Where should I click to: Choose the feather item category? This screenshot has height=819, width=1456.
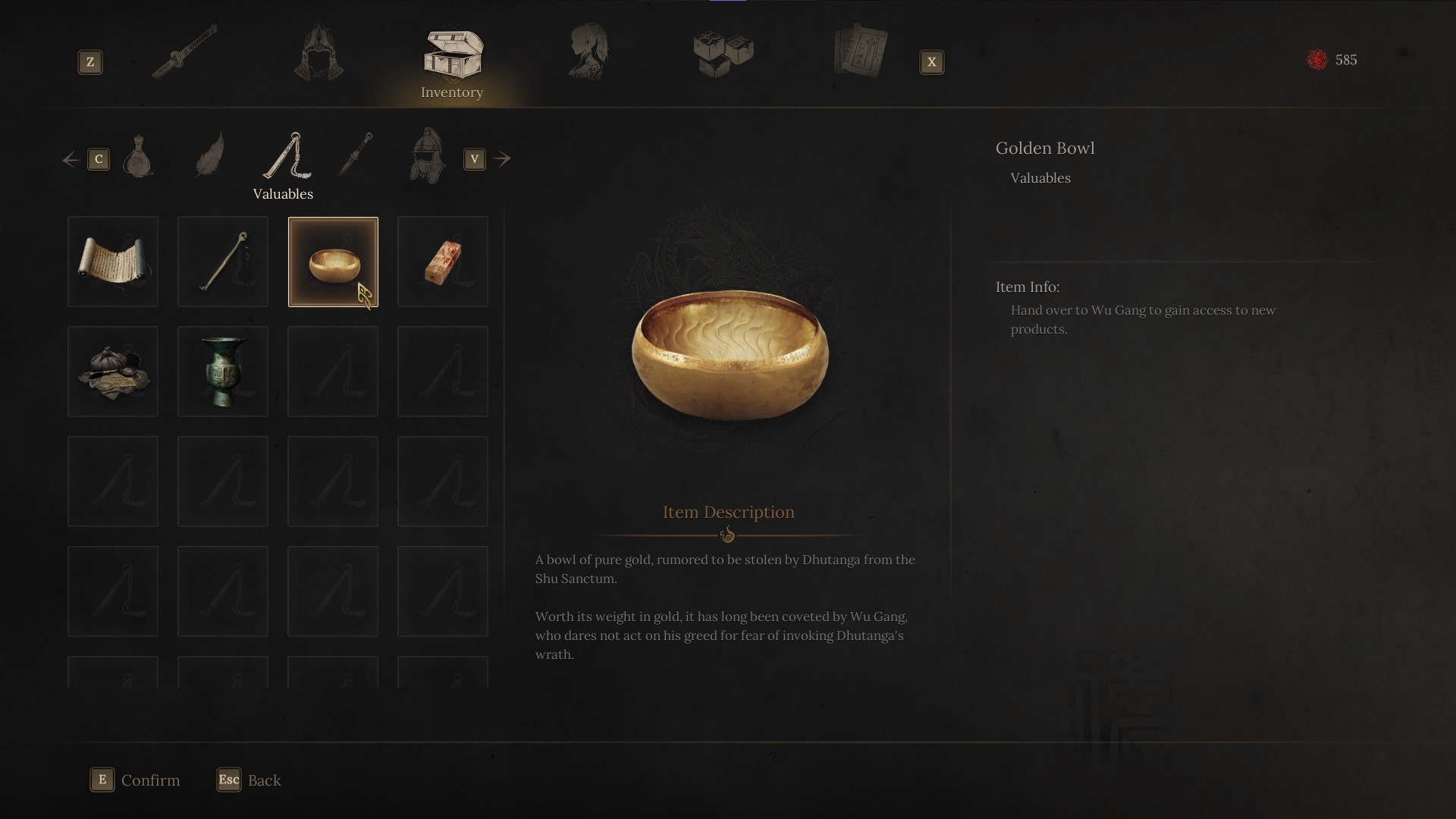point(209,154)
